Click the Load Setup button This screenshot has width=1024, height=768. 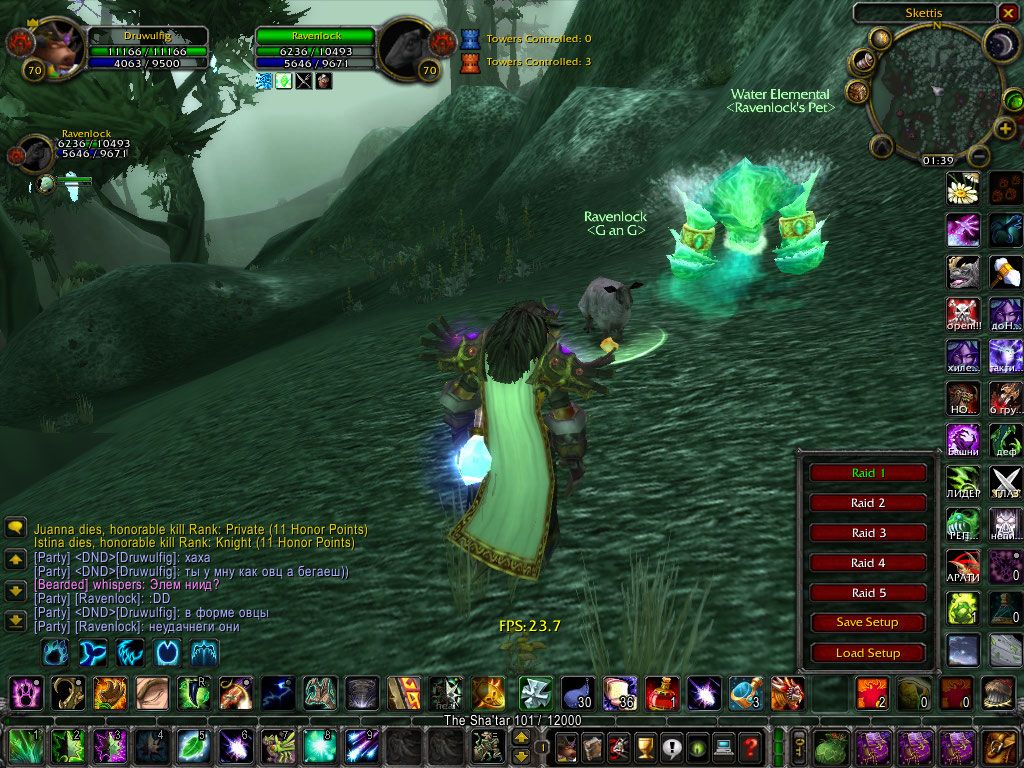(x=867, y=652)
